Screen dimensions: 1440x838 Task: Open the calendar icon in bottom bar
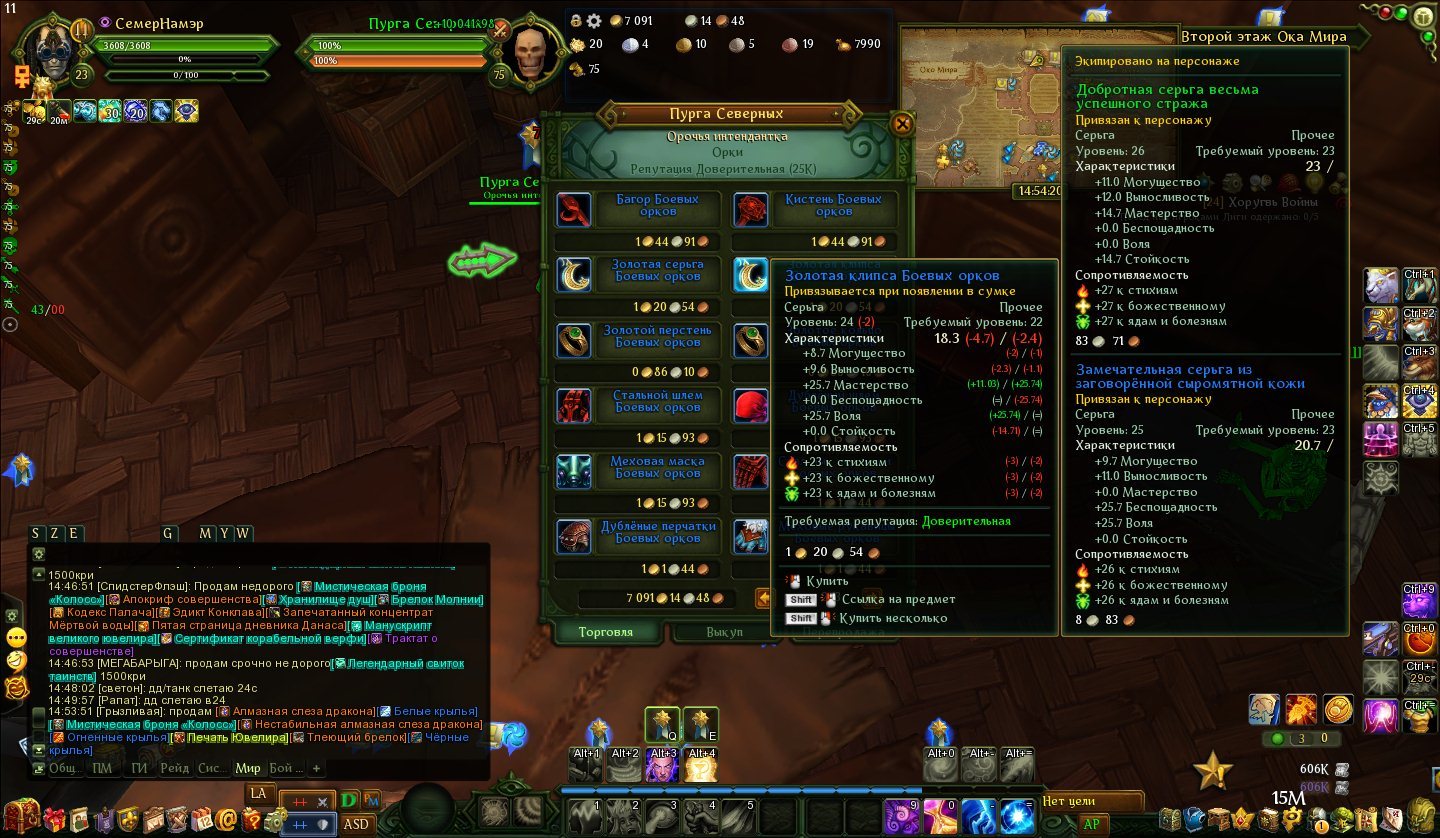pyautogui.click(x=202, y=820)
